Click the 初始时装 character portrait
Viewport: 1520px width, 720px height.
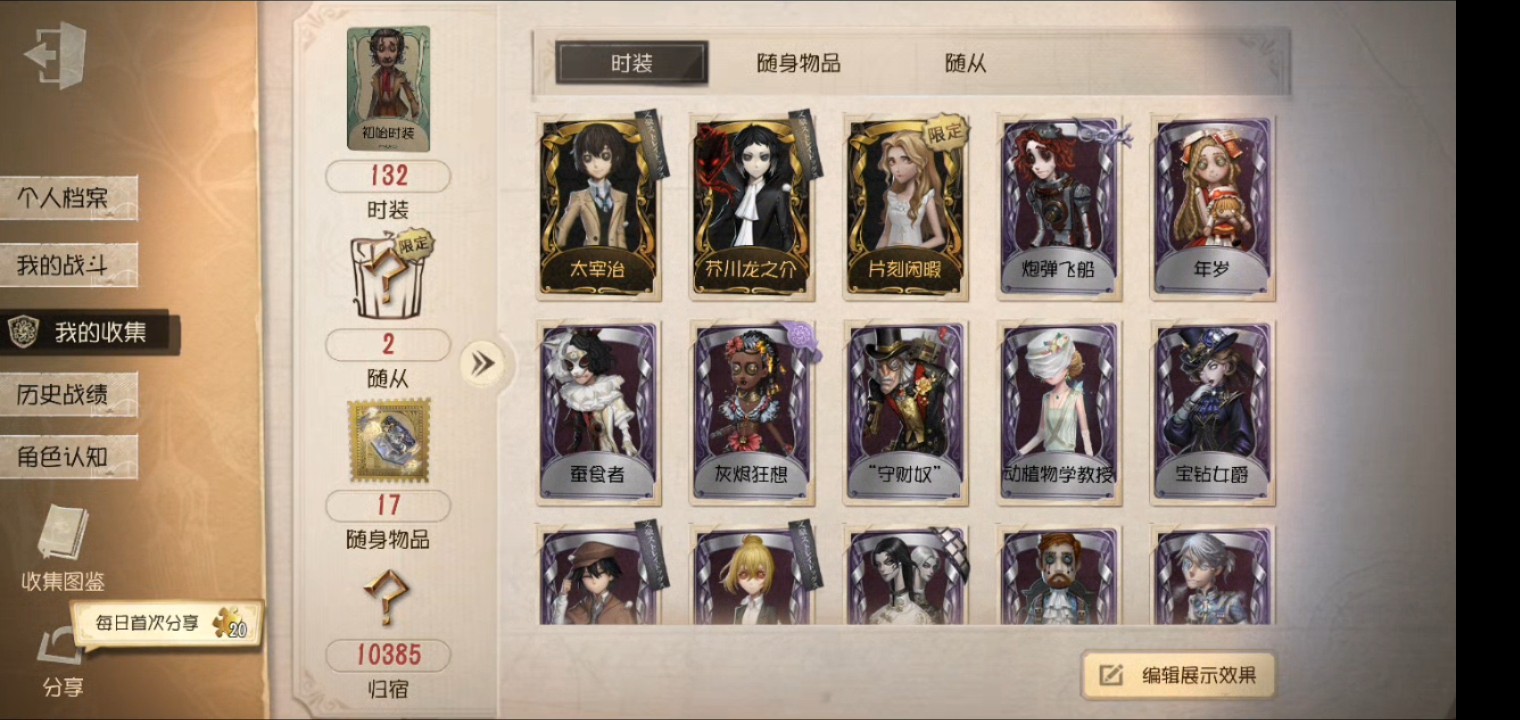click(388, 88)
